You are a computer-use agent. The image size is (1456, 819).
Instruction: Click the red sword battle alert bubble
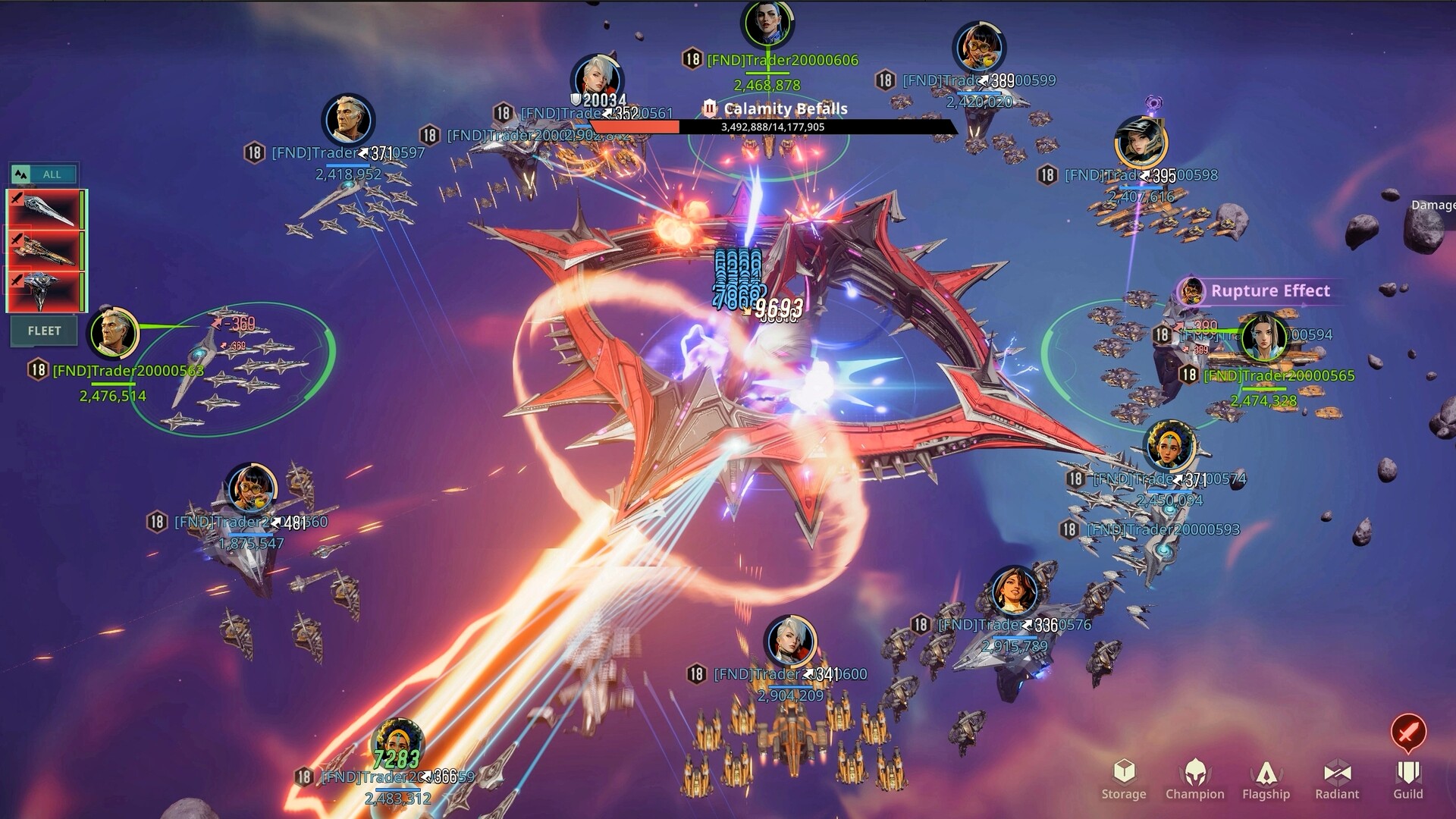point(1408,732)
